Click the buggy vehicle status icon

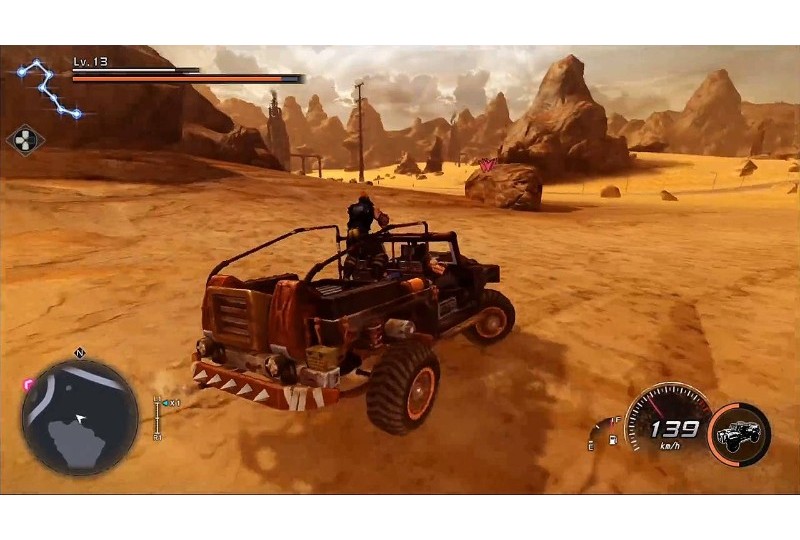(x=739, y=435)
